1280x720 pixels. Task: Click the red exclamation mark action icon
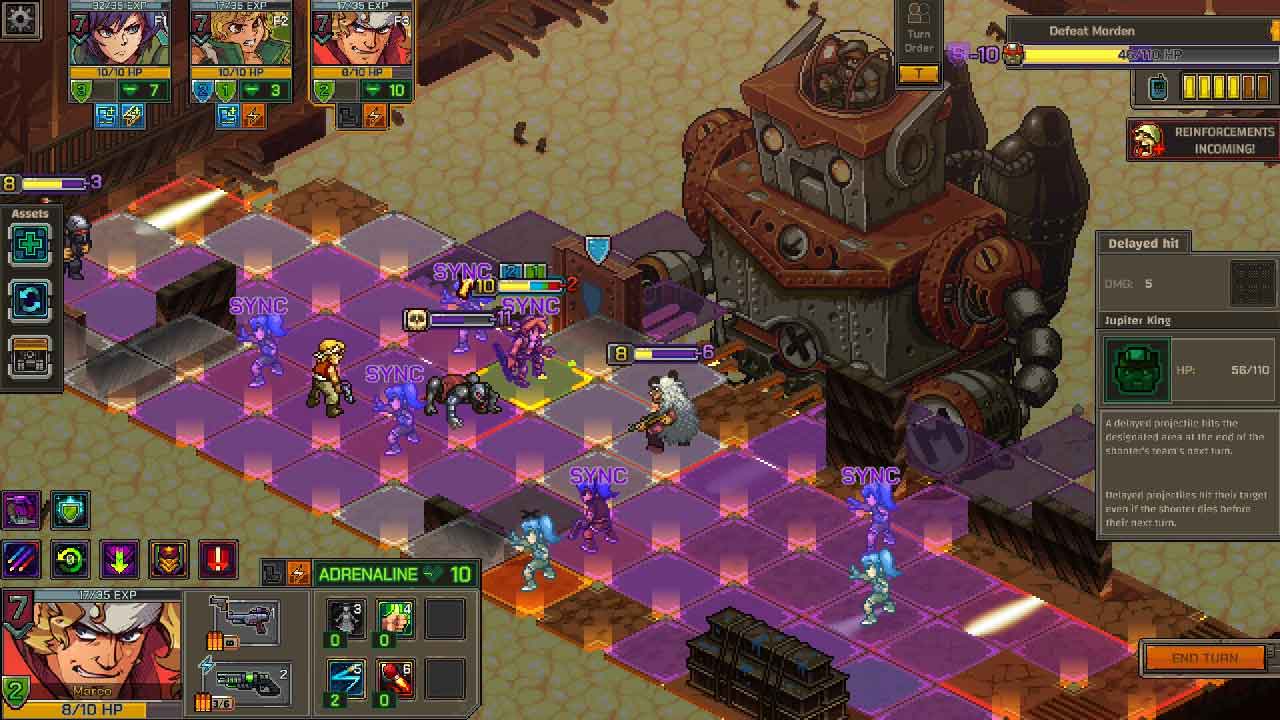point(218,559)
